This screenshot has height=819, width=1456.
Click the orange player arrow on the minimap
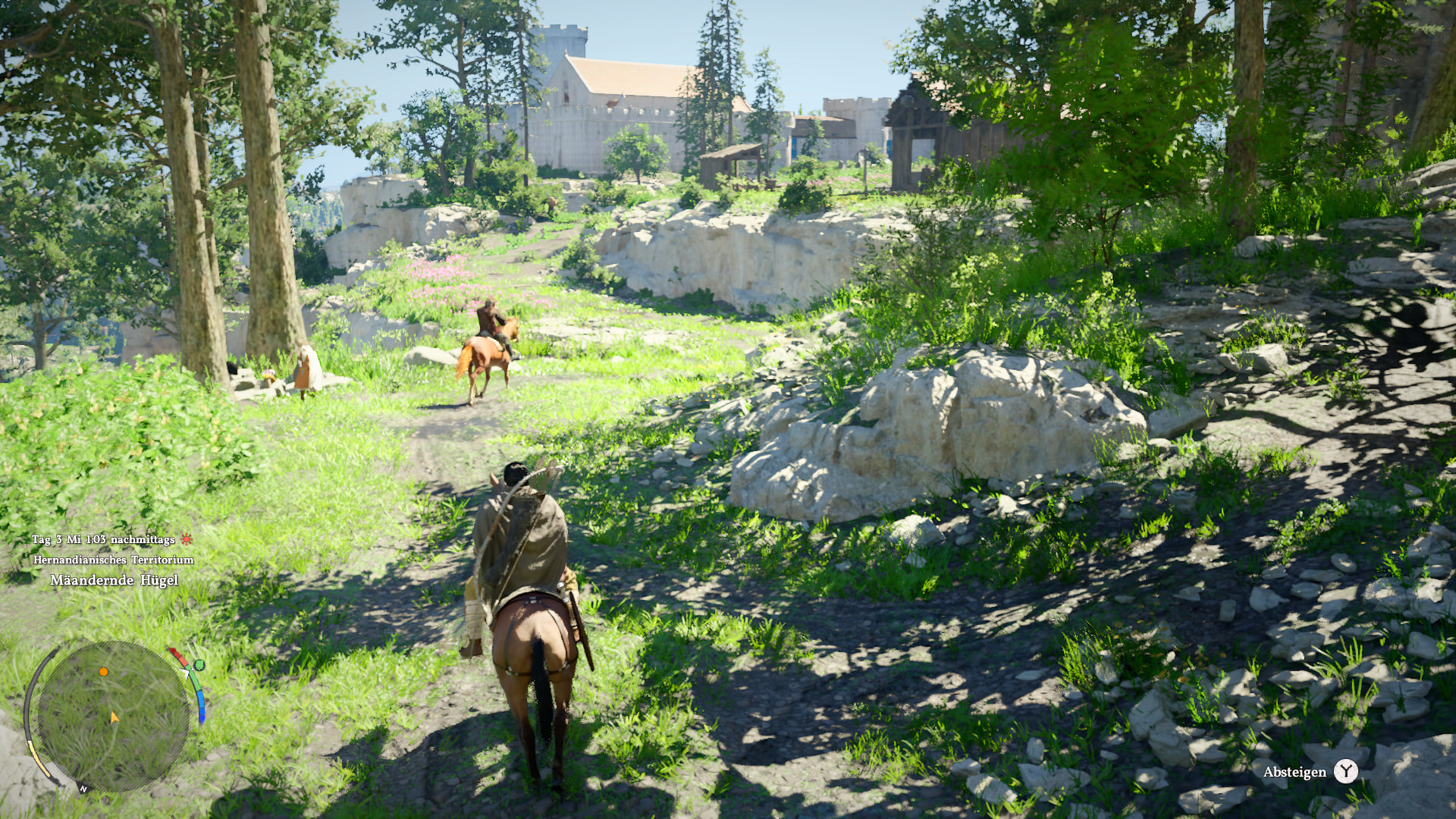coord(114,717)
